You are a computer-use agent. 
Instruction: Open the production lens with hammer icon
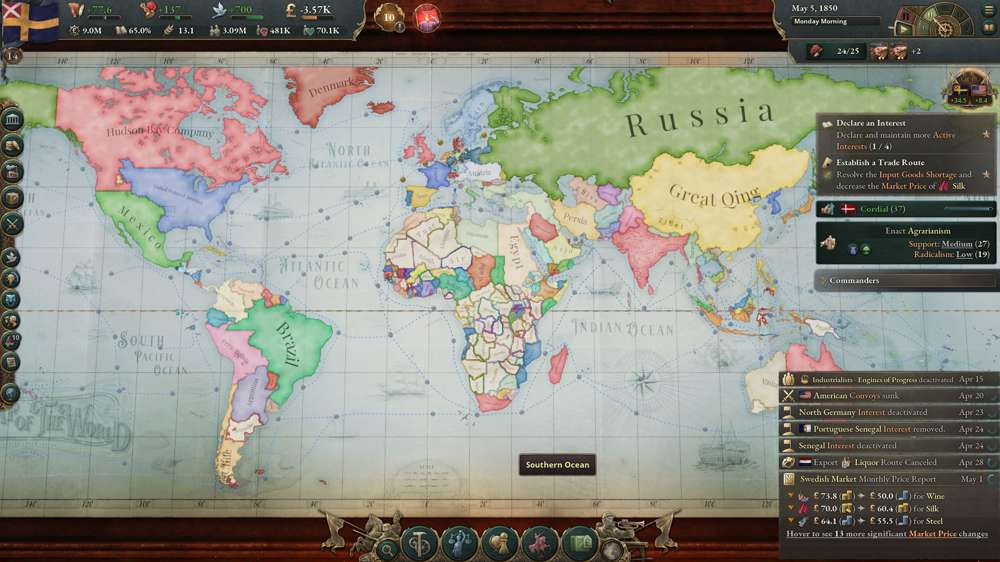point(420,545)
